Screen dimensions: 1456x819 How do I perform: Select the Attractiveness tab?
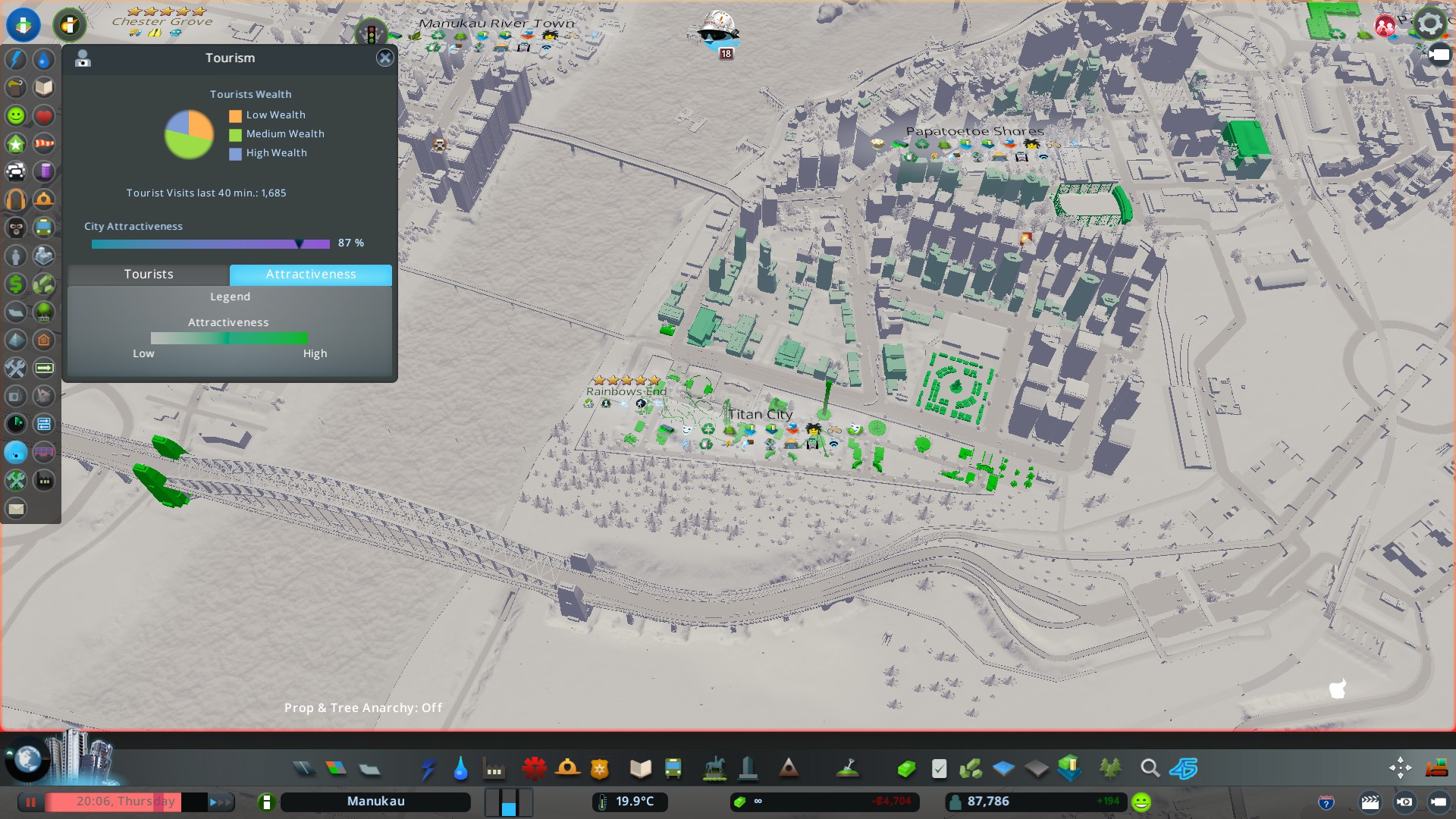point(311,275)
